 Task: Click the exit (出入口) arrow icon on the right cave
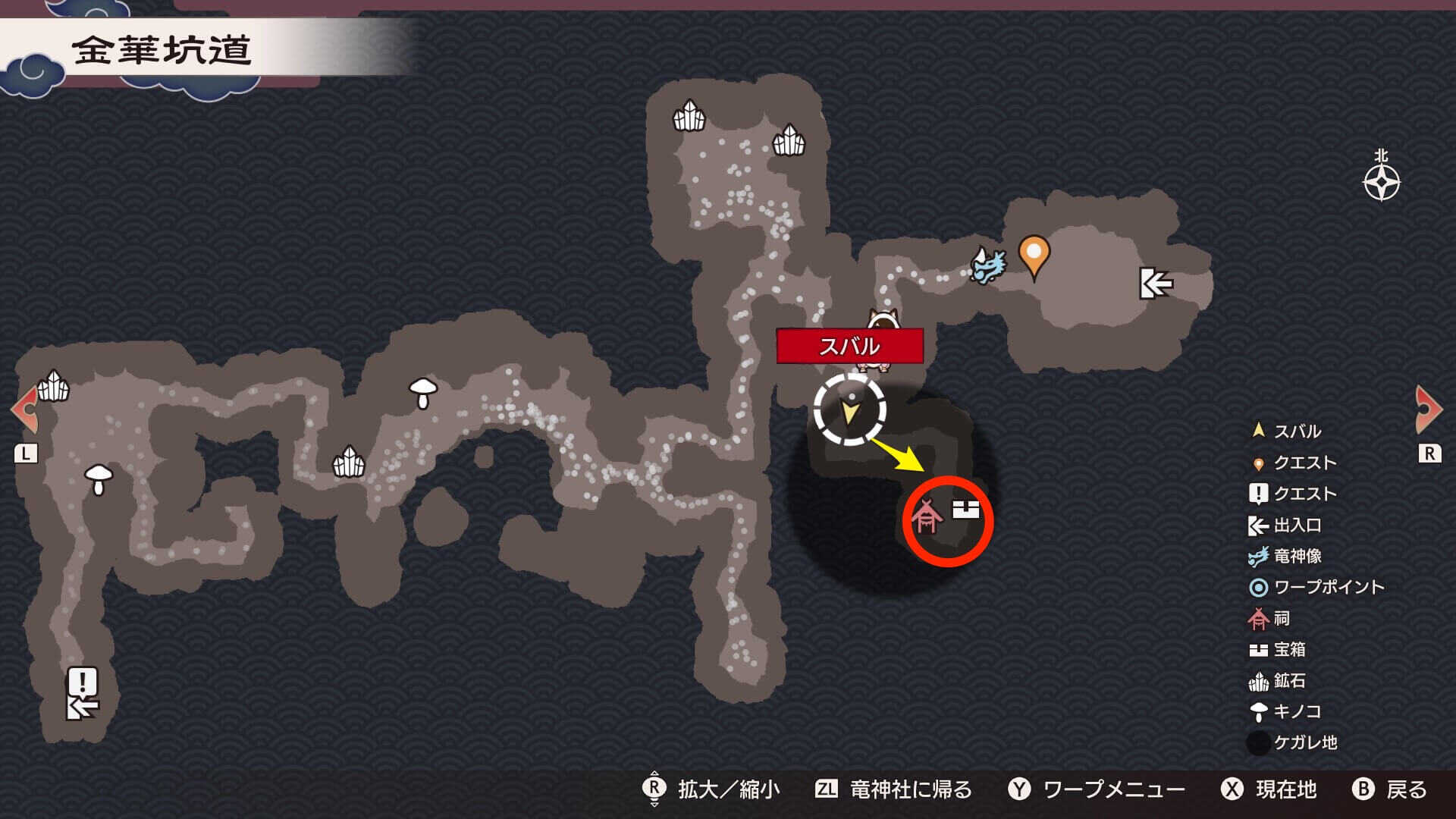[1155, 284]
